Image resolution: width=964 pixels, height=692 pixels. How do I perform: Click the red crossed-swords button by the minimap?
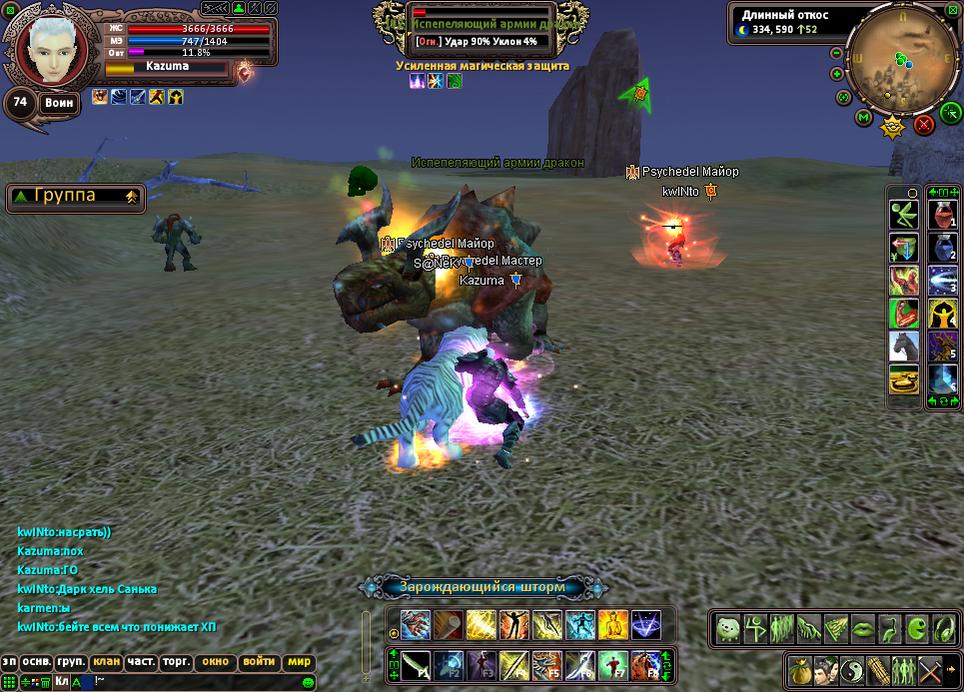924,124
